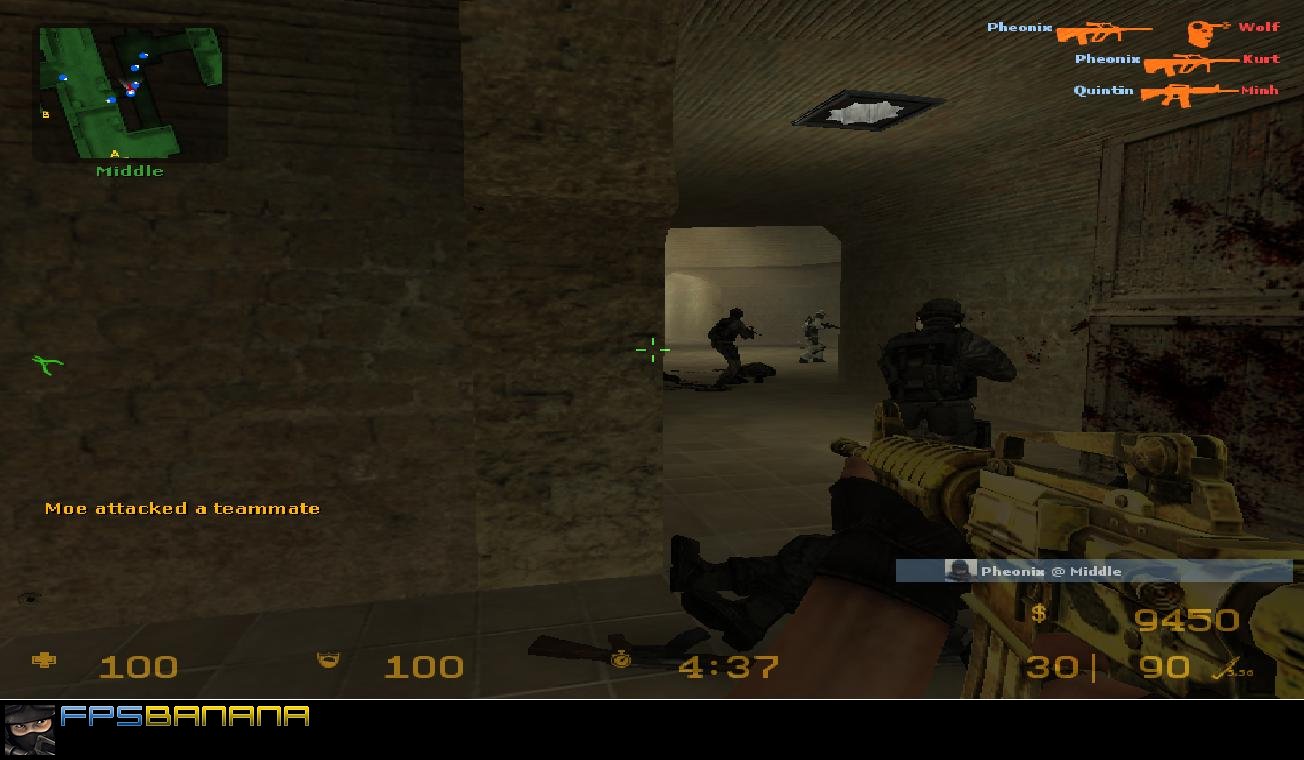Click the stopwatch icon next to the round timer
Viewport: 1304px width, 760px height.
621,661
